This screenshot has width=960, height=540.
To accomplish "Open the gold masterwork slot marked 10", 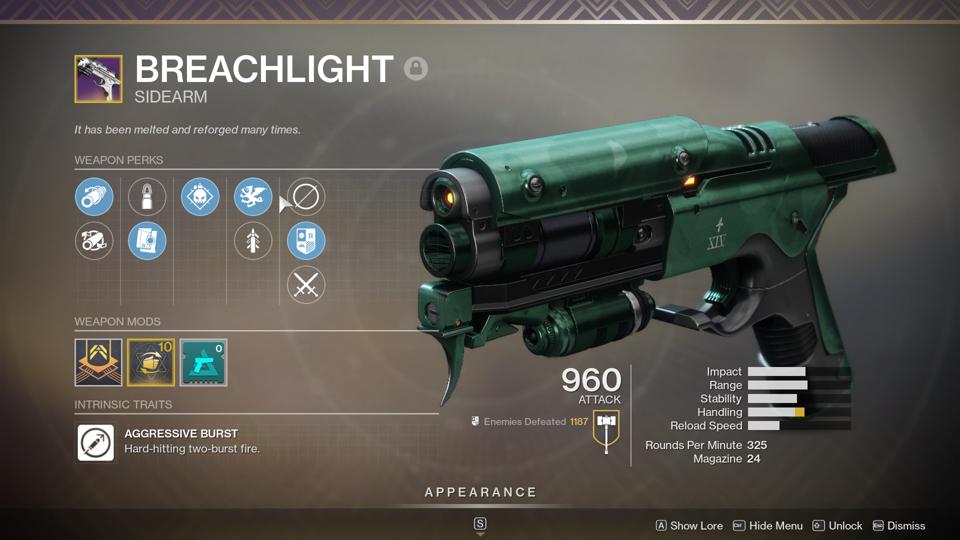I will tap(151, 362).
